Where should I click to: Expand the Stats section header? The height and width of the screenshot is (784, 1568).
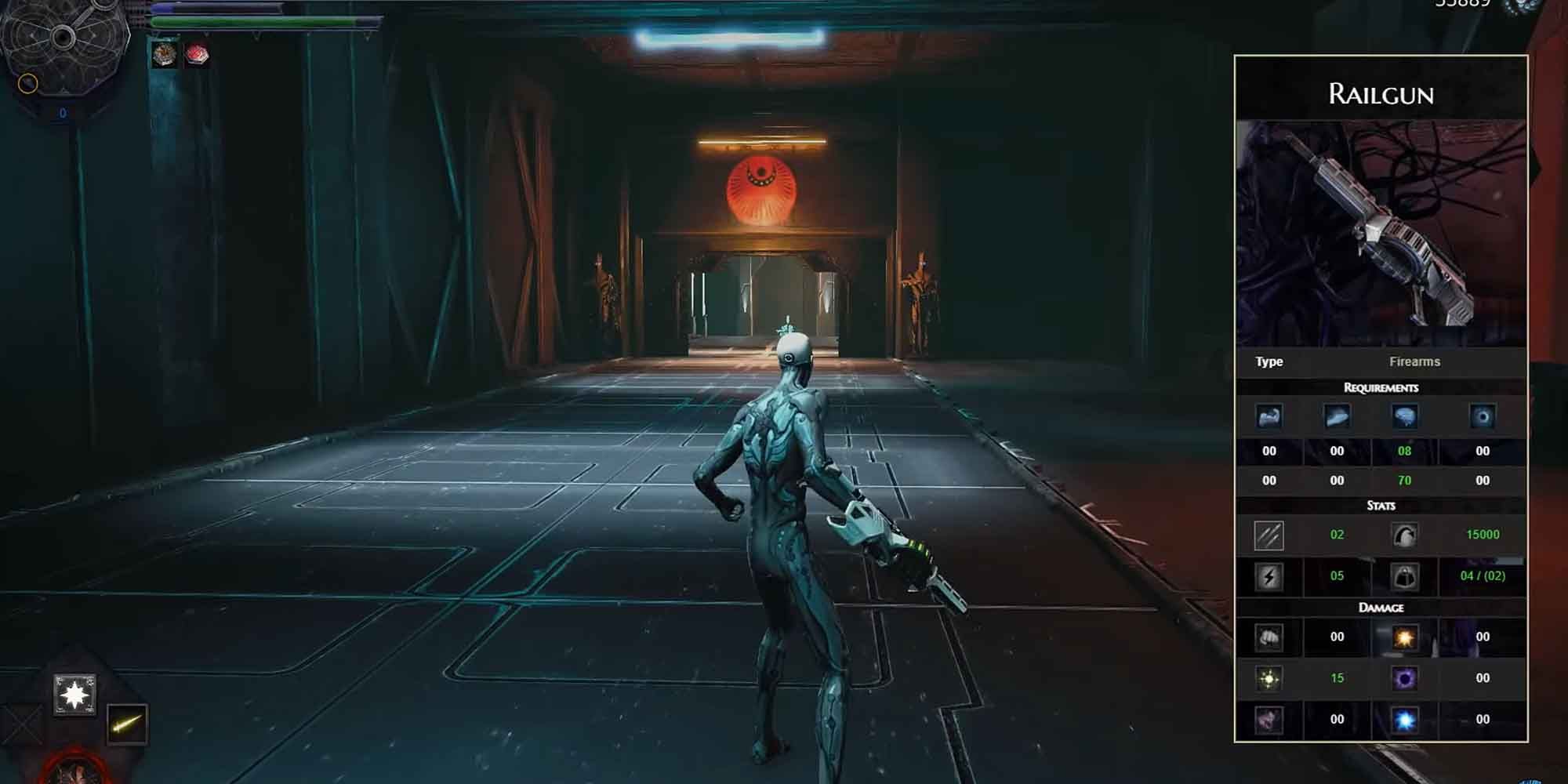click(1380, 506)
